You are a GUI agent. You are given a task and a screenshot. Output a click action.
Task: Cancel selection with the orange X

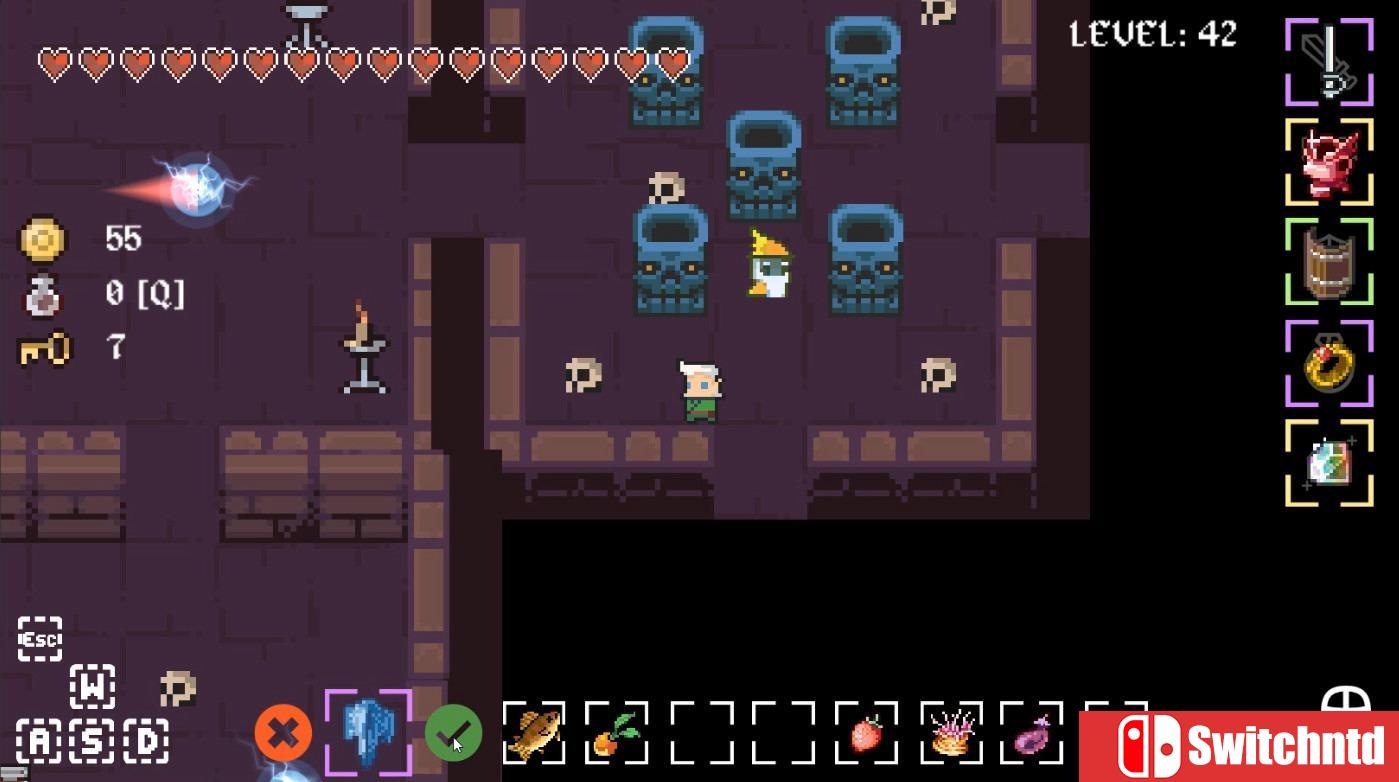[x=283, y=733]
